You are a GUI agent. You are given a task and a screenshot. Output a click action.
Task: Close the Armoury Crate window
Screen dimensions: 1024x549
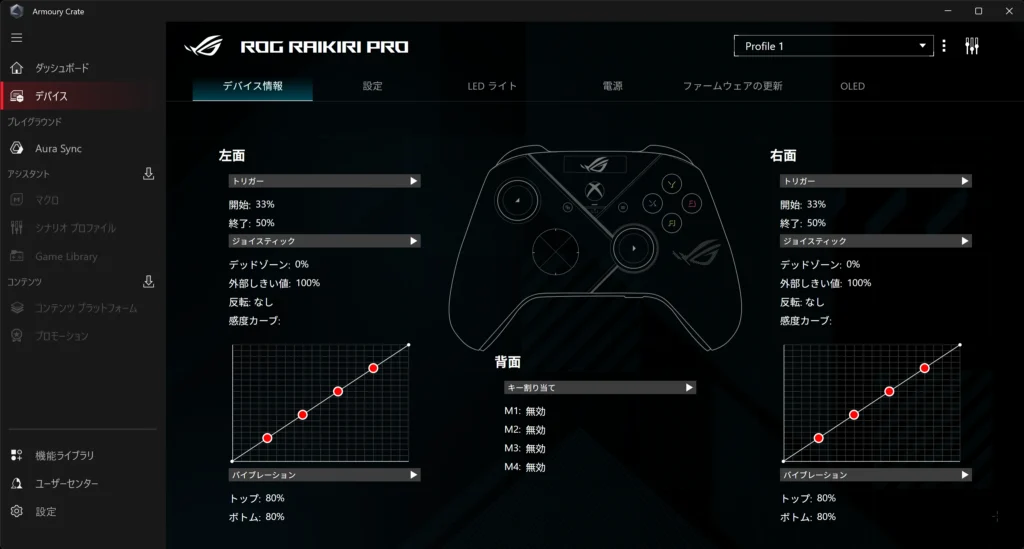click(1005, 10)
